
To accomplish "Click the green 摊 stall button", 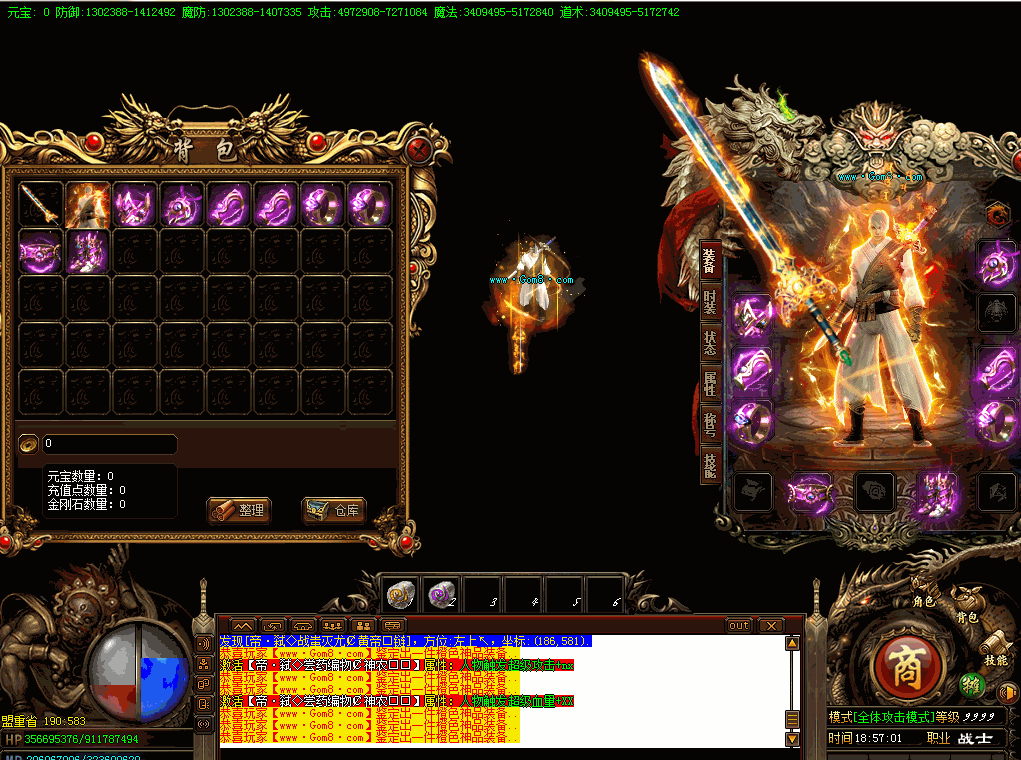I will 970,685.
